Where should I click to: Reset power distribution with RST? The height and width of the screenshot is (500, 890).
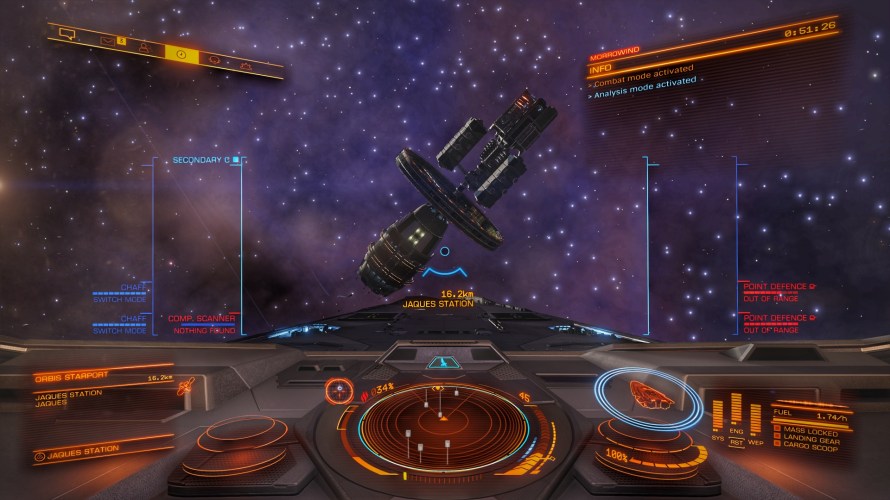pos(737,441)
